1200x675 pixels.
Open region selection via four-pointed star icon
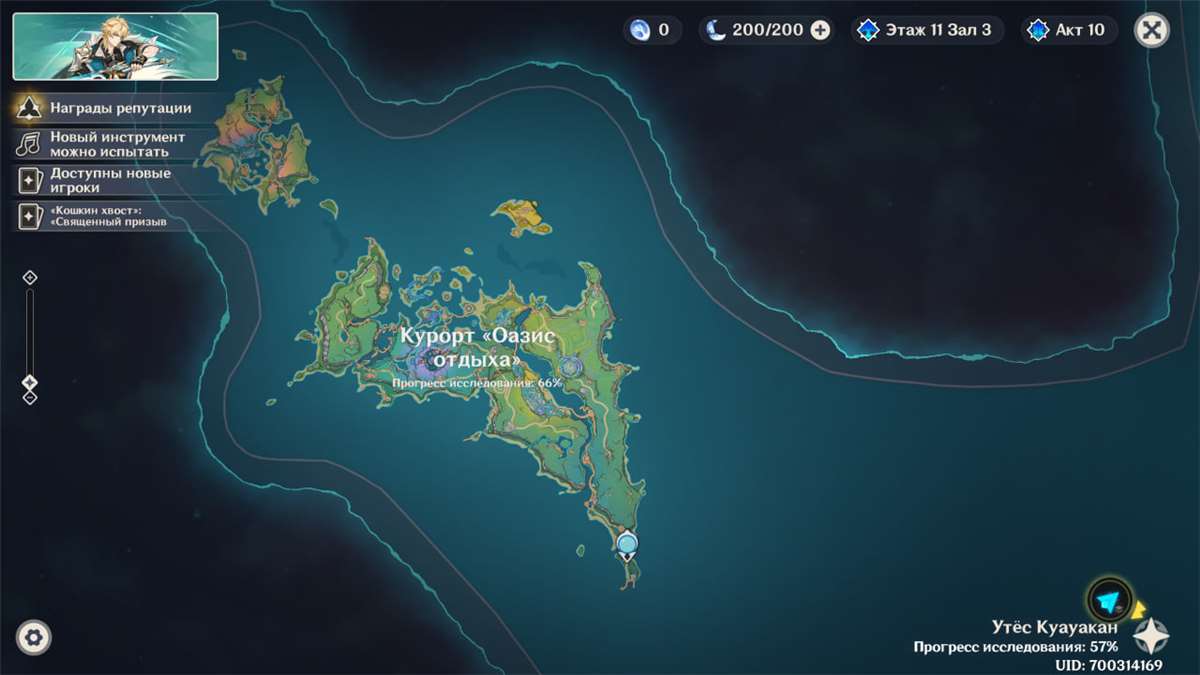pyautogui.click(x=1150, y=636)
